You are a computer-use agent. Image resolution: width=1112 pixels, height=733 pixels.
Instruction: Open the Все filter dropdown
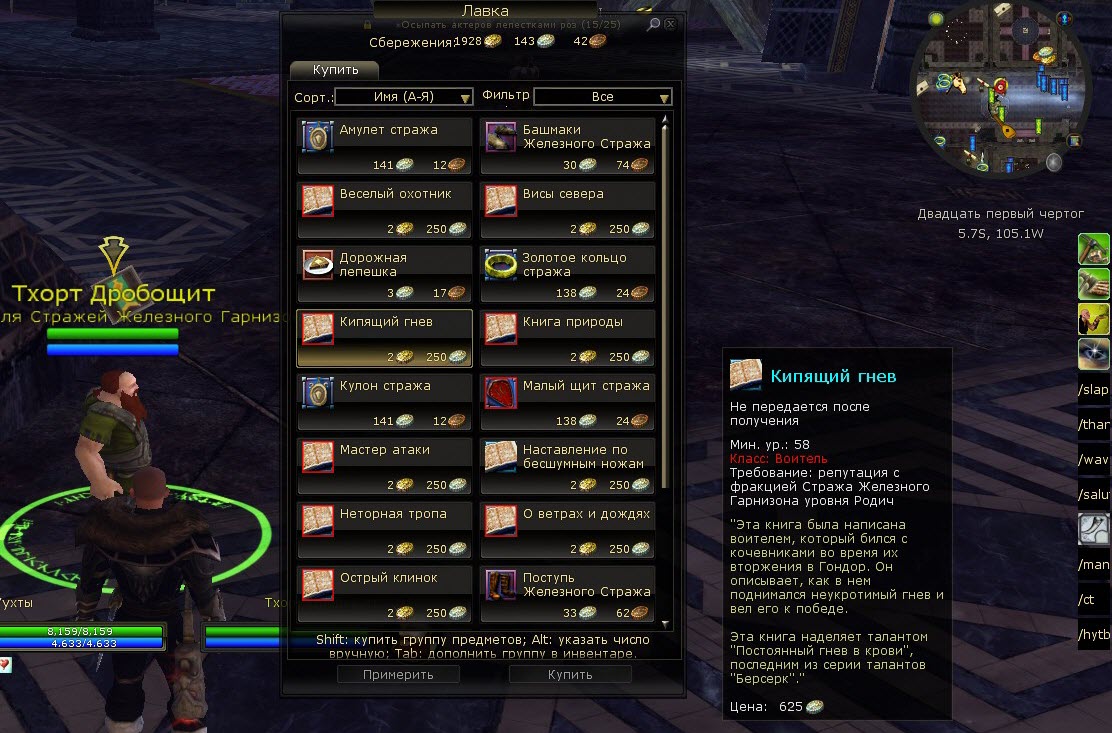pos(603,97)
